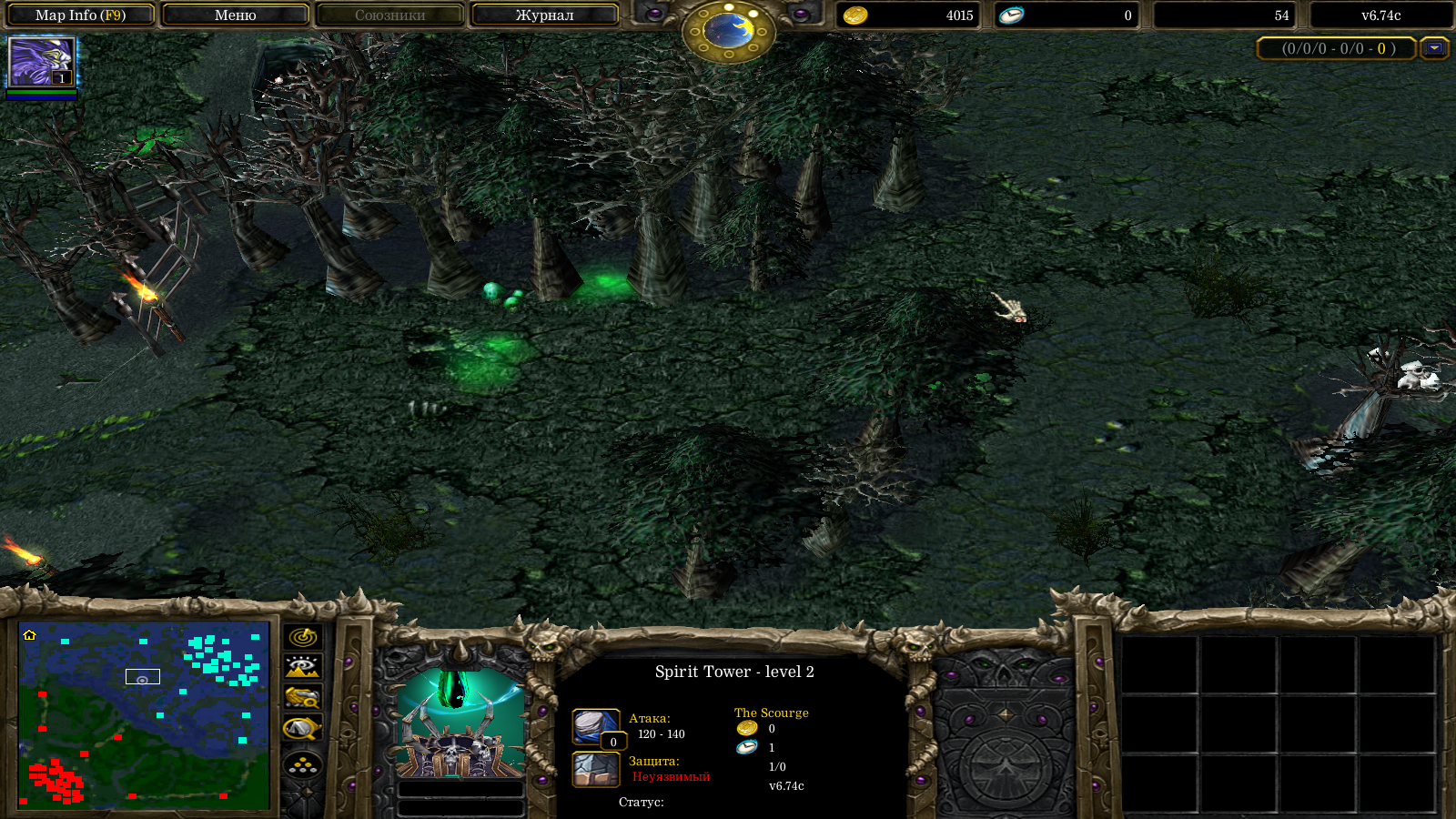Click the Spirit Tower unit portrait
The height and width of the screenshot is (819, 1456).
[460, 724]
